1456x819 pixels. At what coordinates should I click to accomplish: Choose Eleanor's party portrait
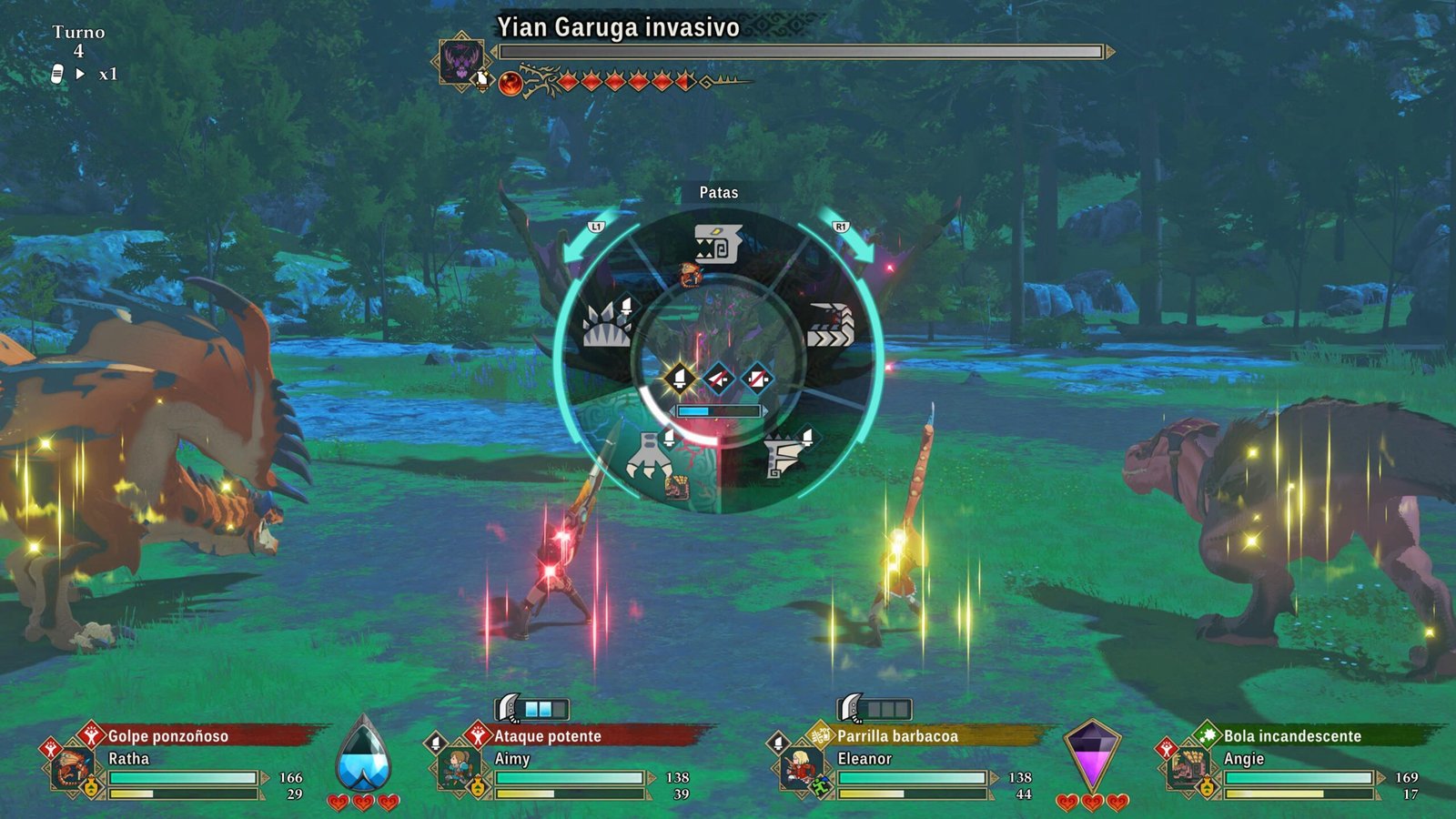click(x=799, y=767)
